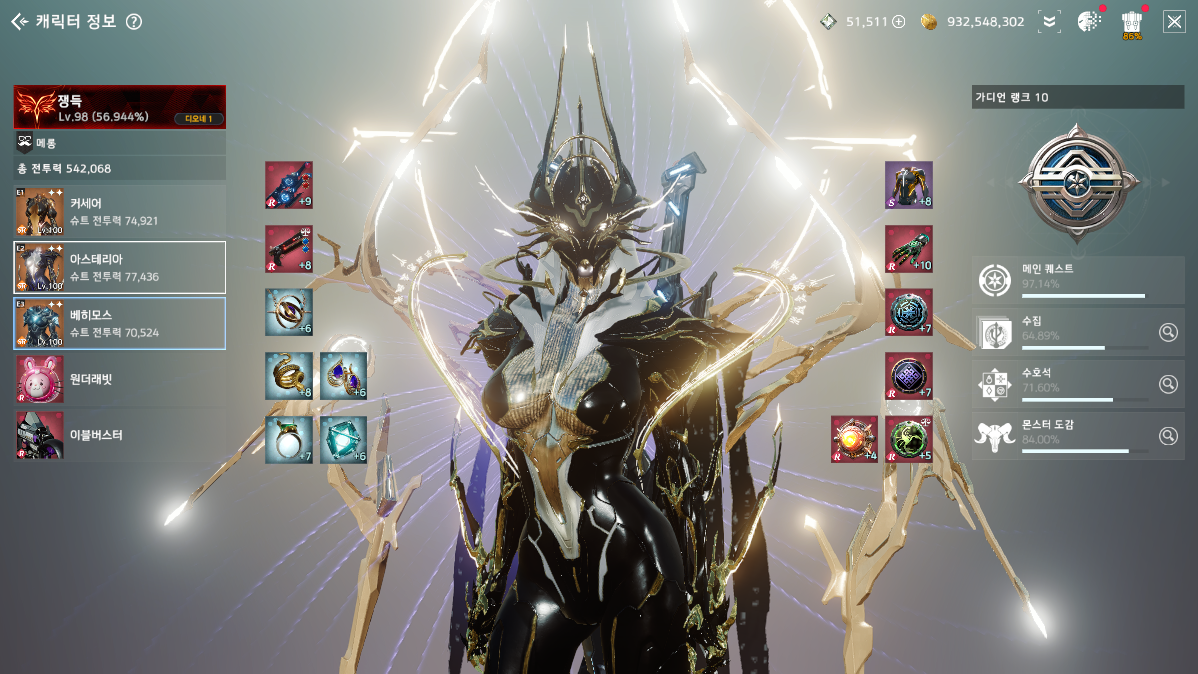The width and height of the screenshot is (1198, 674).
Task: Inspect the +10 green gloves slot
Action: click(908, 249)
